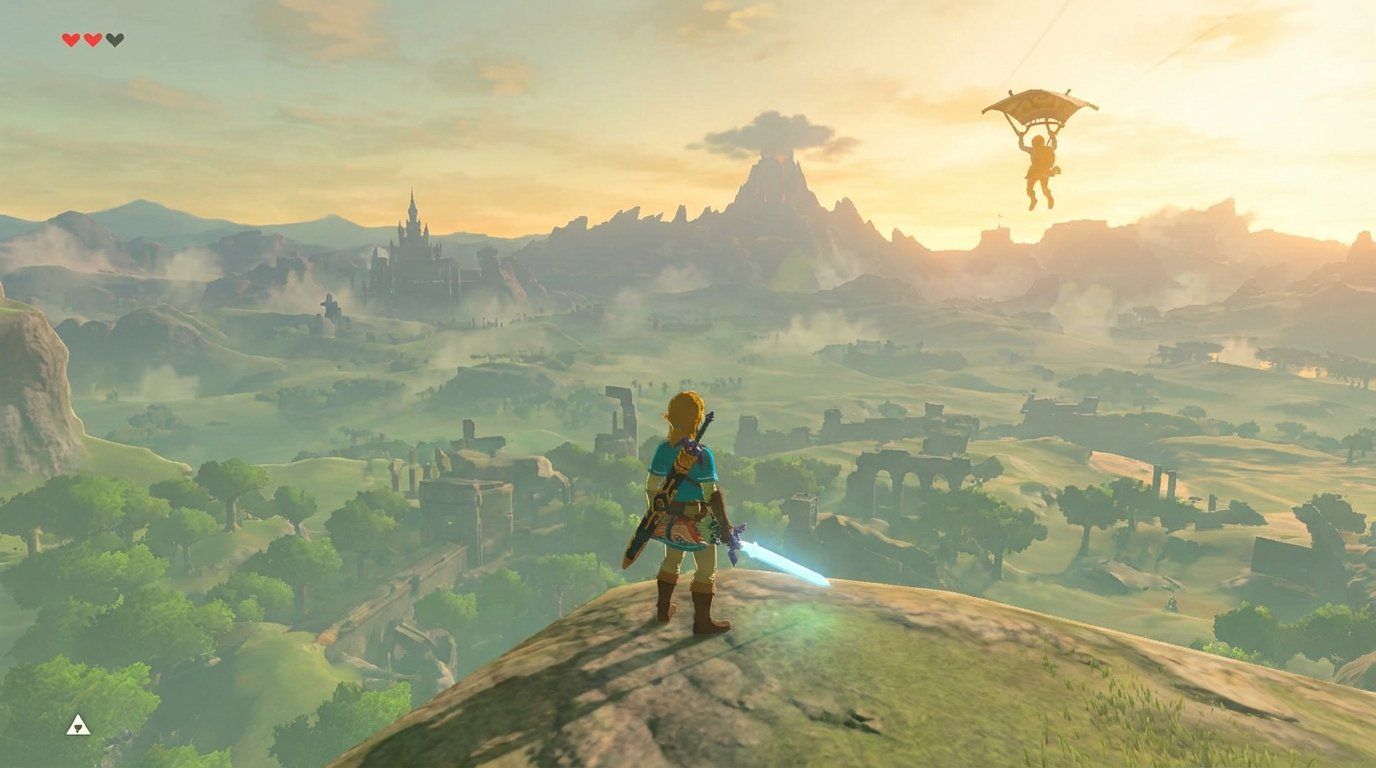Click the second red heart icon
The image size is (1376, 768).
93,39
